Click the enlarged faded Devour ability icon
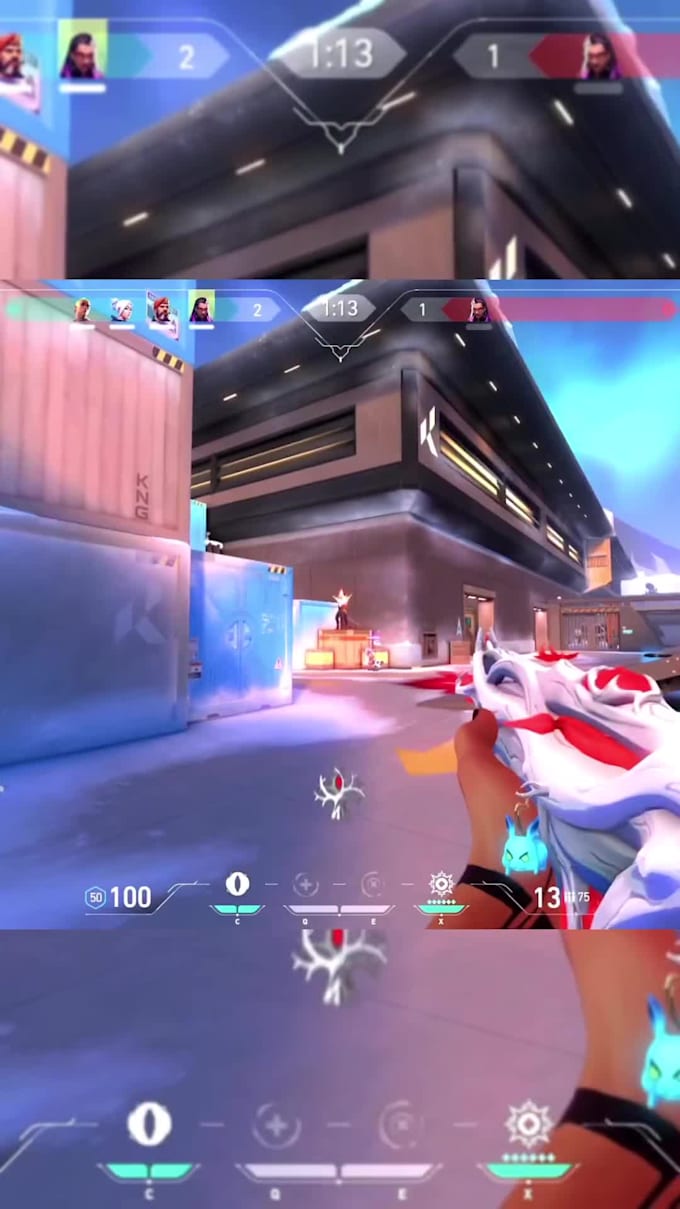680x1209 pixels. 277,1127
